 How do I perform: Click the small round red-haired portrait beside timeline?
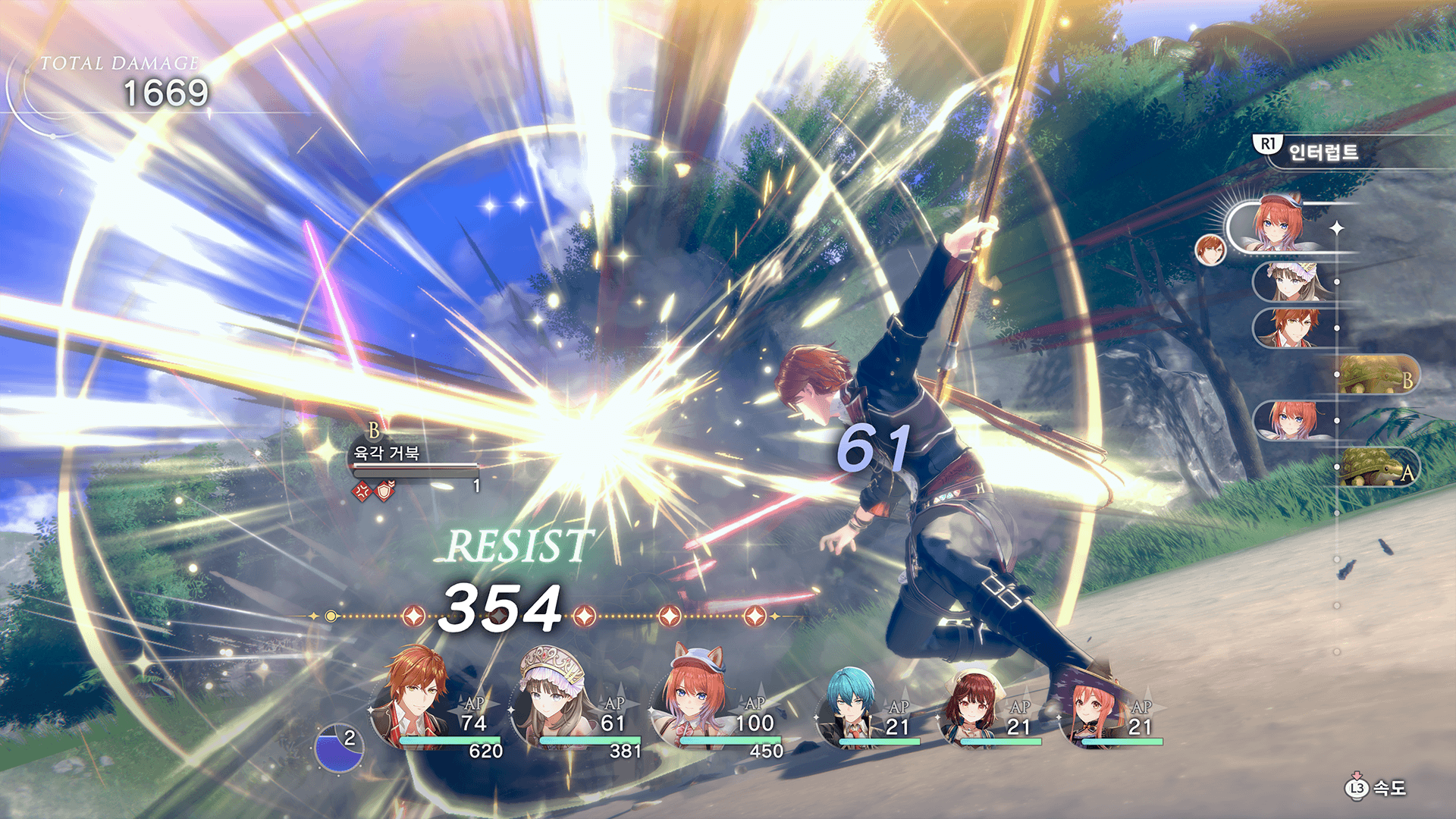click(x=1210, y=249)
